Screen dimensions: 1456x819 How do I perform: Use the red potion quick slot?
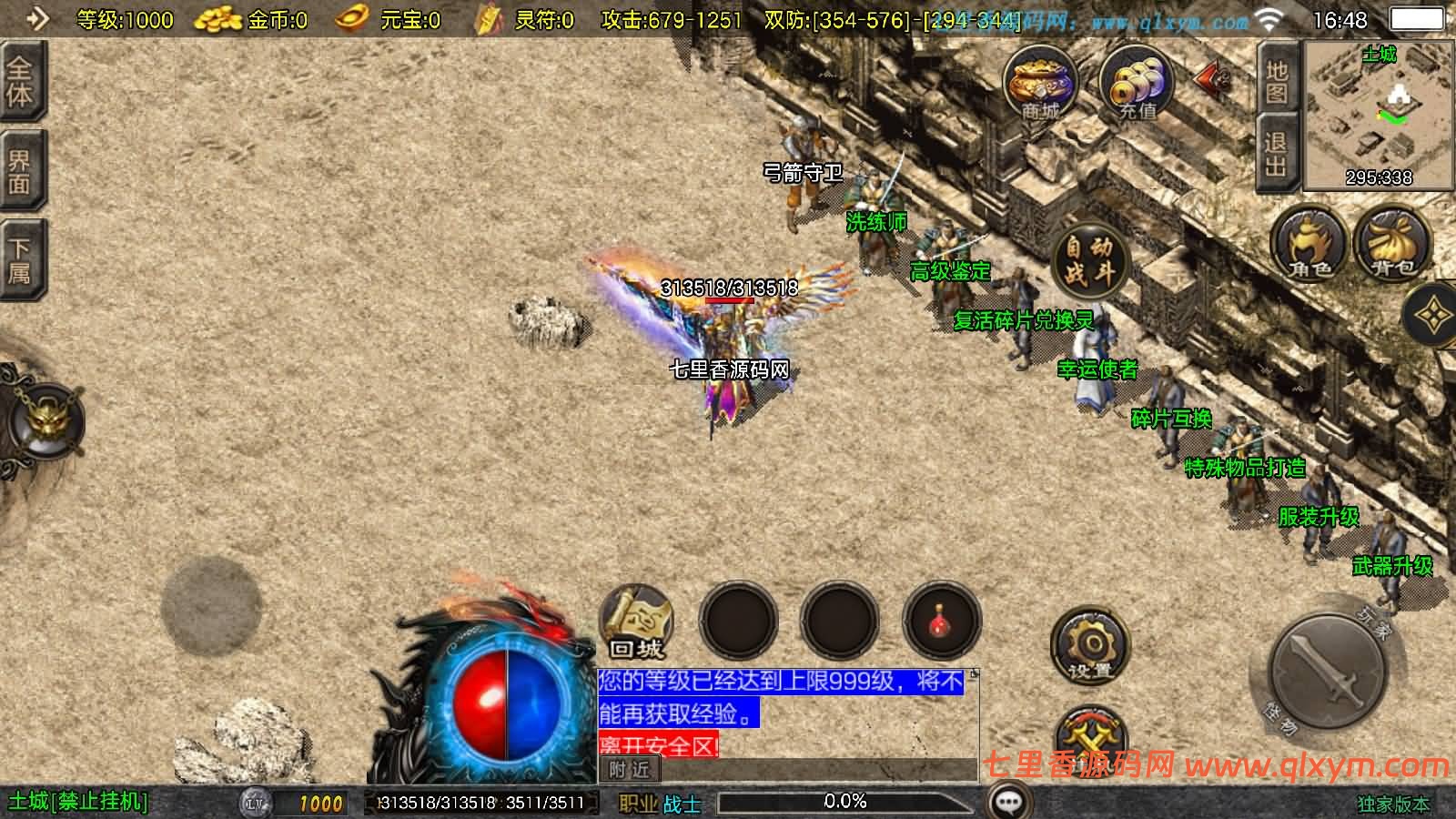click(941, 622)
